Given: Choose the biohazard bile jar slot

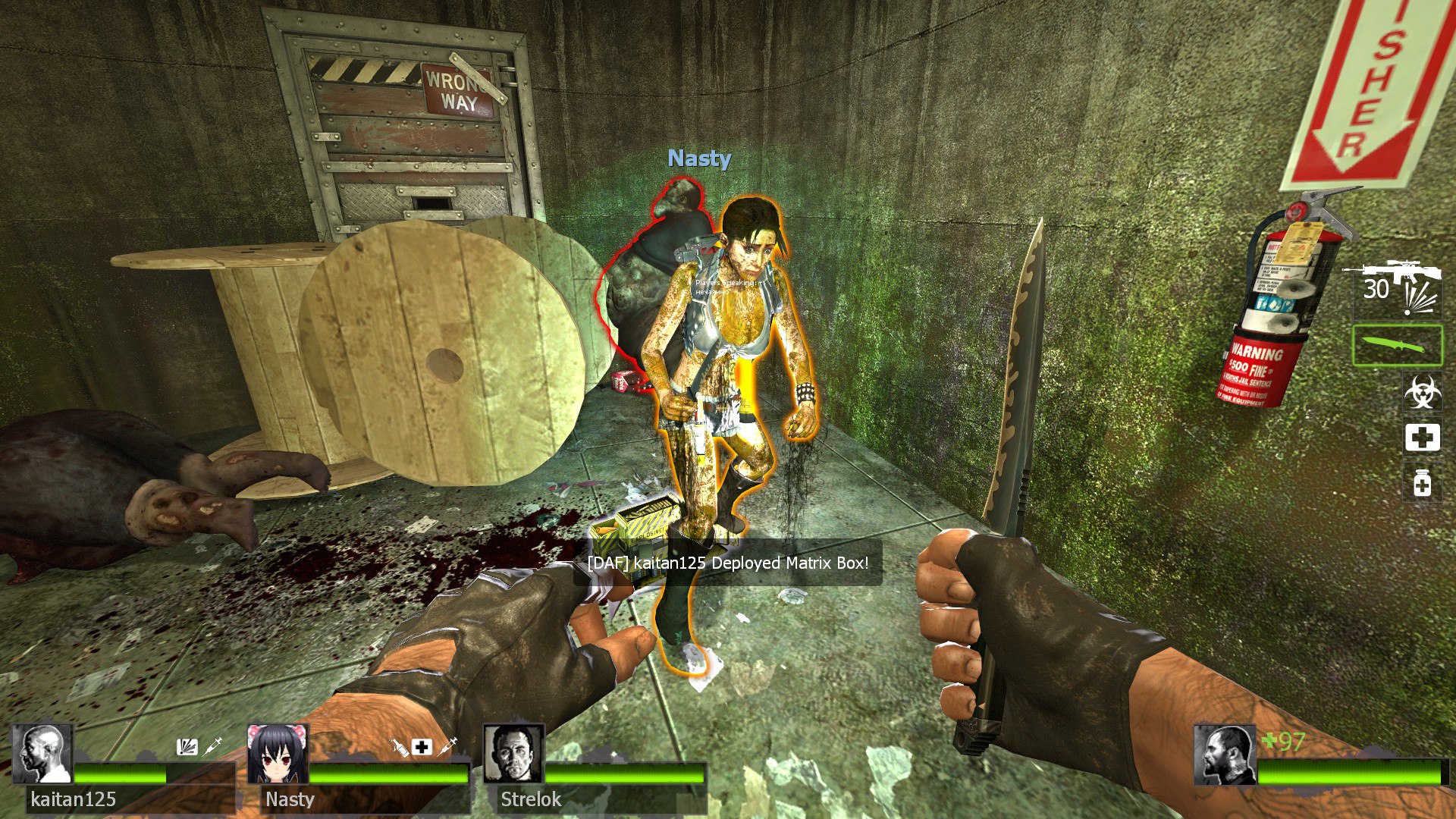Looking at the screenshot, I should tap(1422, 393).
